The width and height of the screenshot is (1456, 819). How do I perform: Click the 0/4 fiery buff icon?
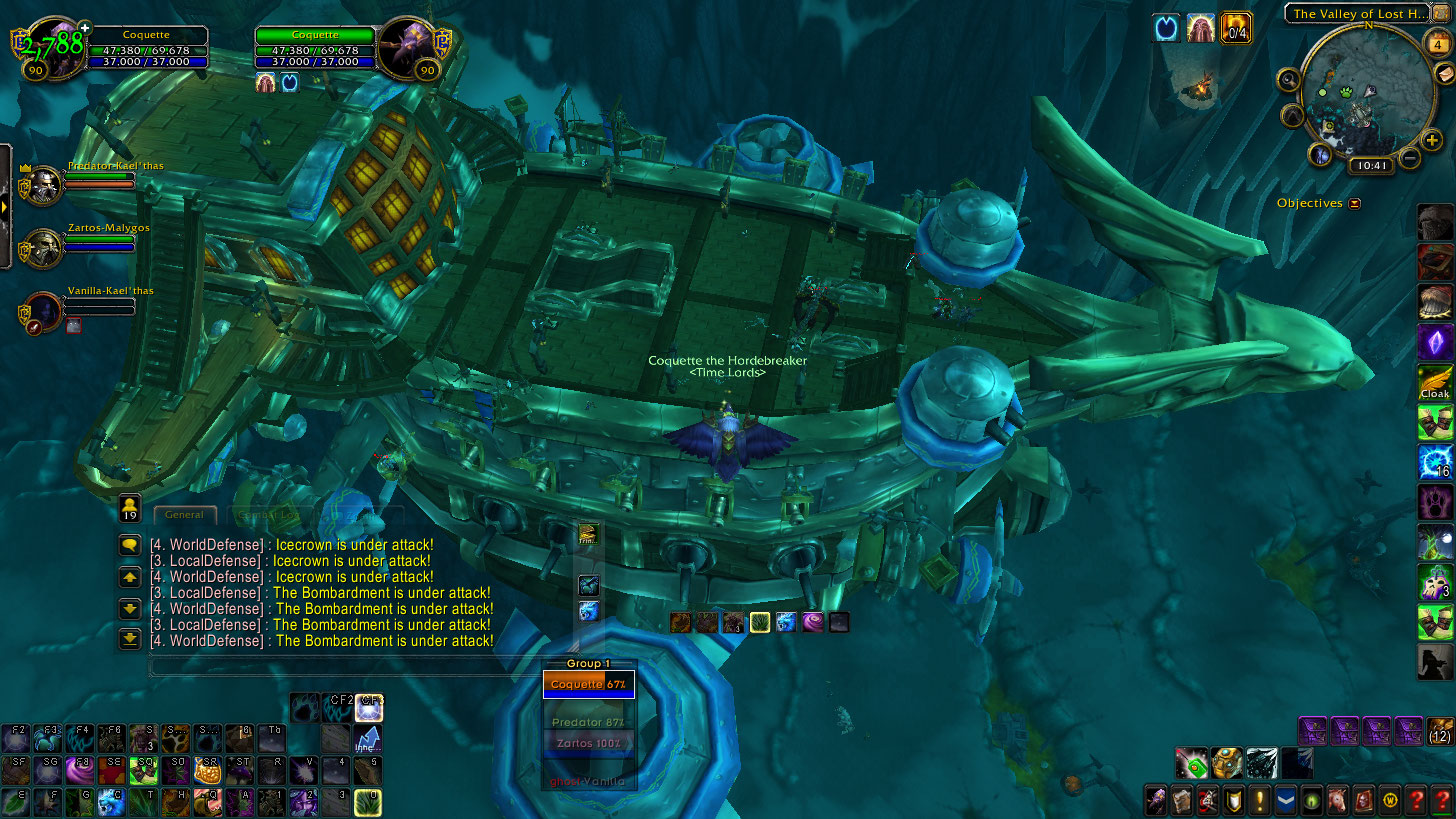[1237, 29]
